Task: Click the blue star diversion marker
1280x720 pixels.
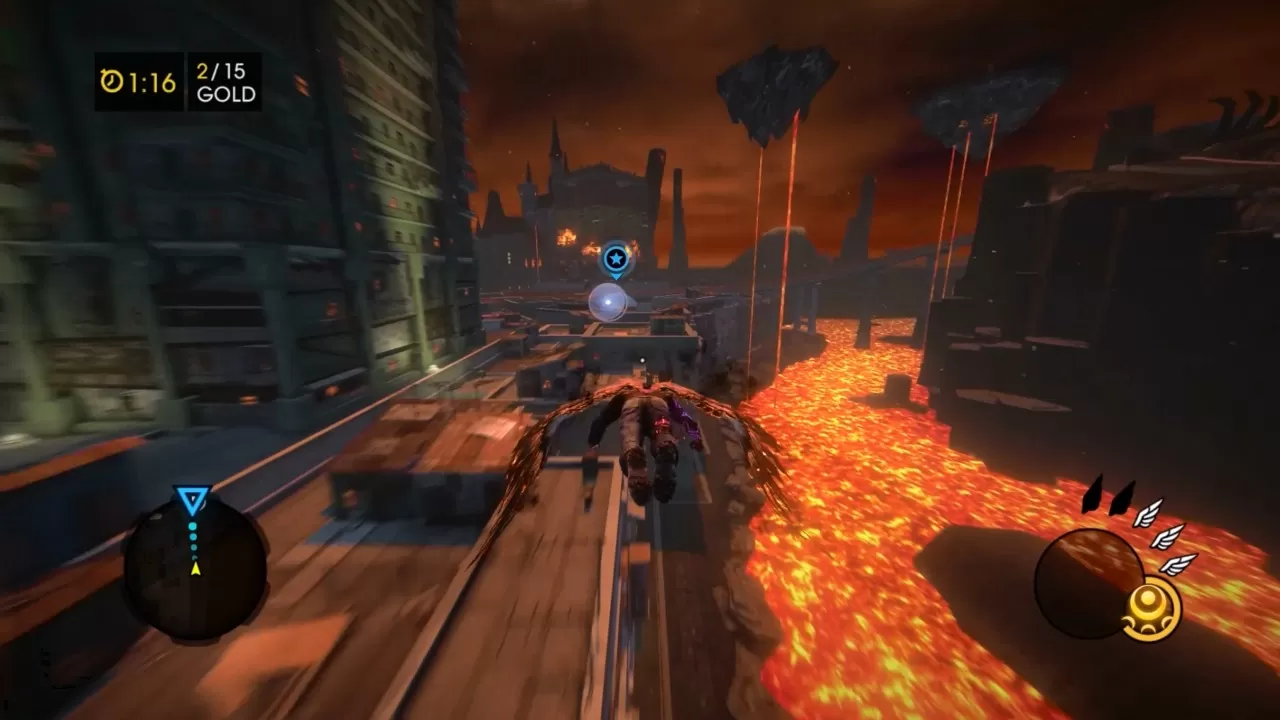Action: (614, 258)
